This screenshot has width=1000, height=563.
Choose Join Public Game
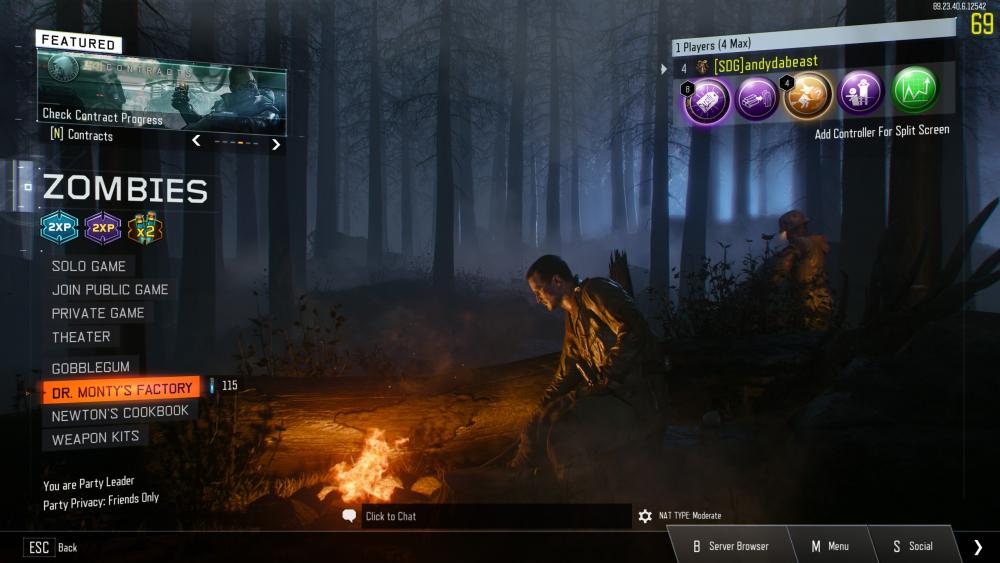pyautogui.click(x=110, y=290)
